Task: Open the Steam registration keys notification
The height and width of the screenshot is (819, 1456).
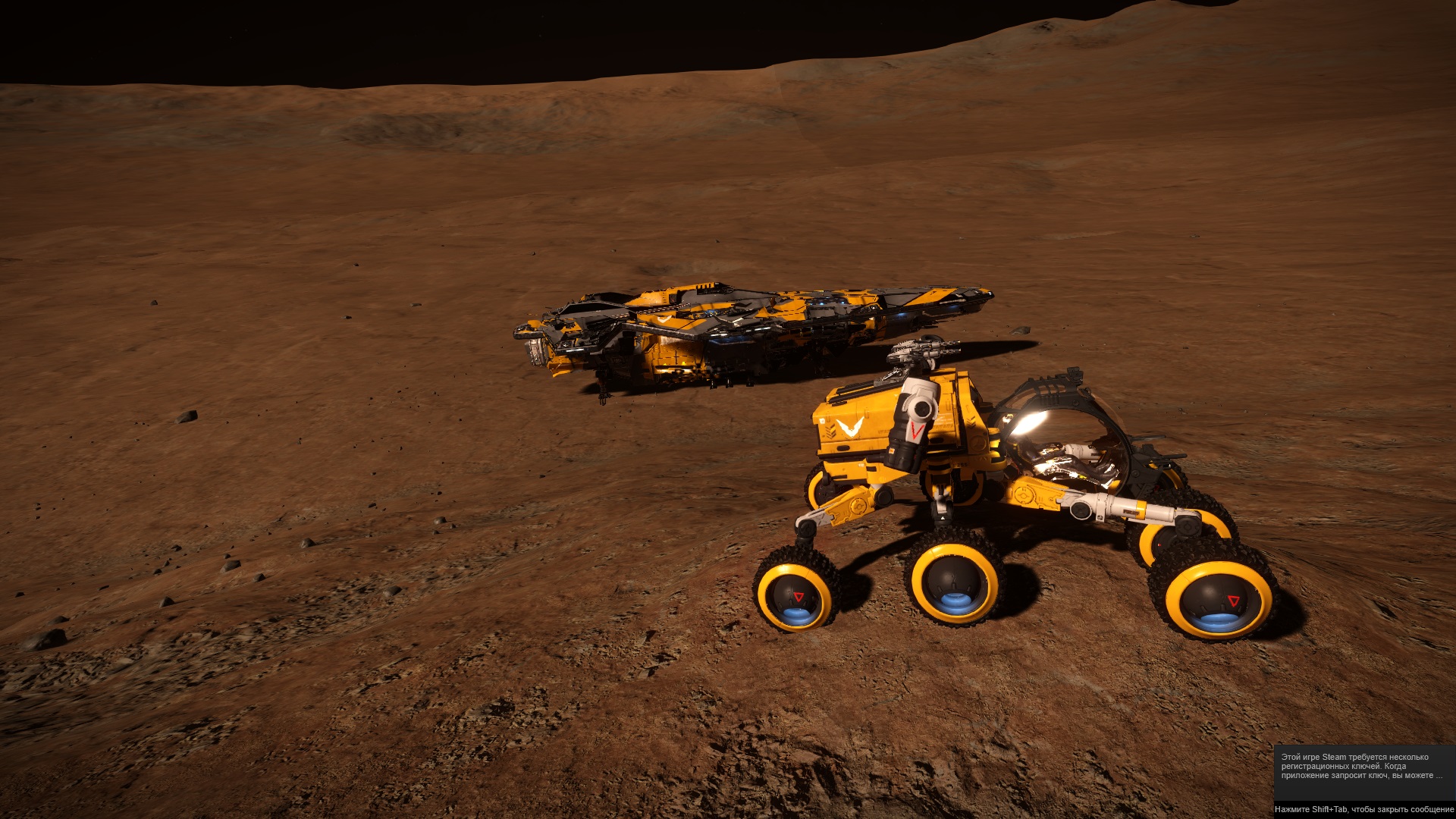Action: pyautogui.click(x=1361, y=767)
